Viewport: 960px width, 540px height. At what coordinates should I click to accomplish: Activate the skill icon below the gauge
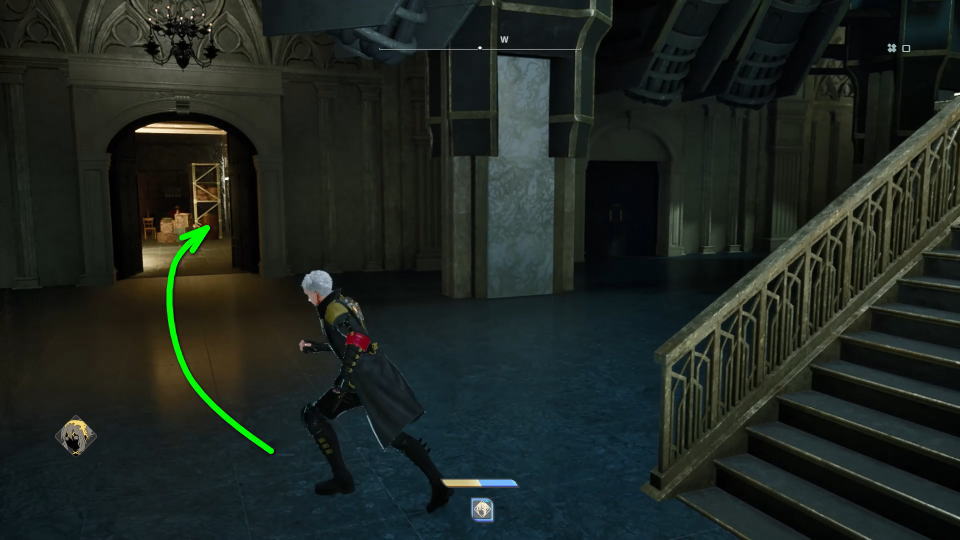(x=481, y=509)
